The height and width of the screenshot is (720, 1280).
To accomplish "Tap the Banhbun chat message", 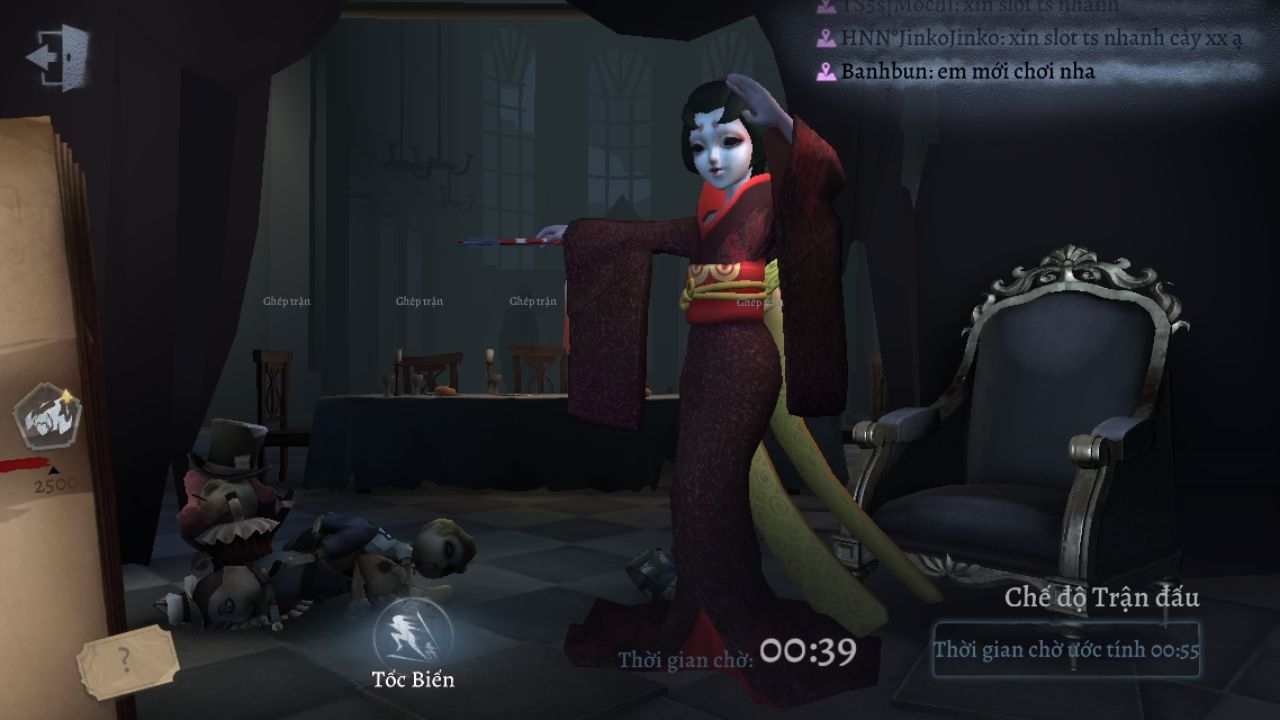I will point(967,72).
